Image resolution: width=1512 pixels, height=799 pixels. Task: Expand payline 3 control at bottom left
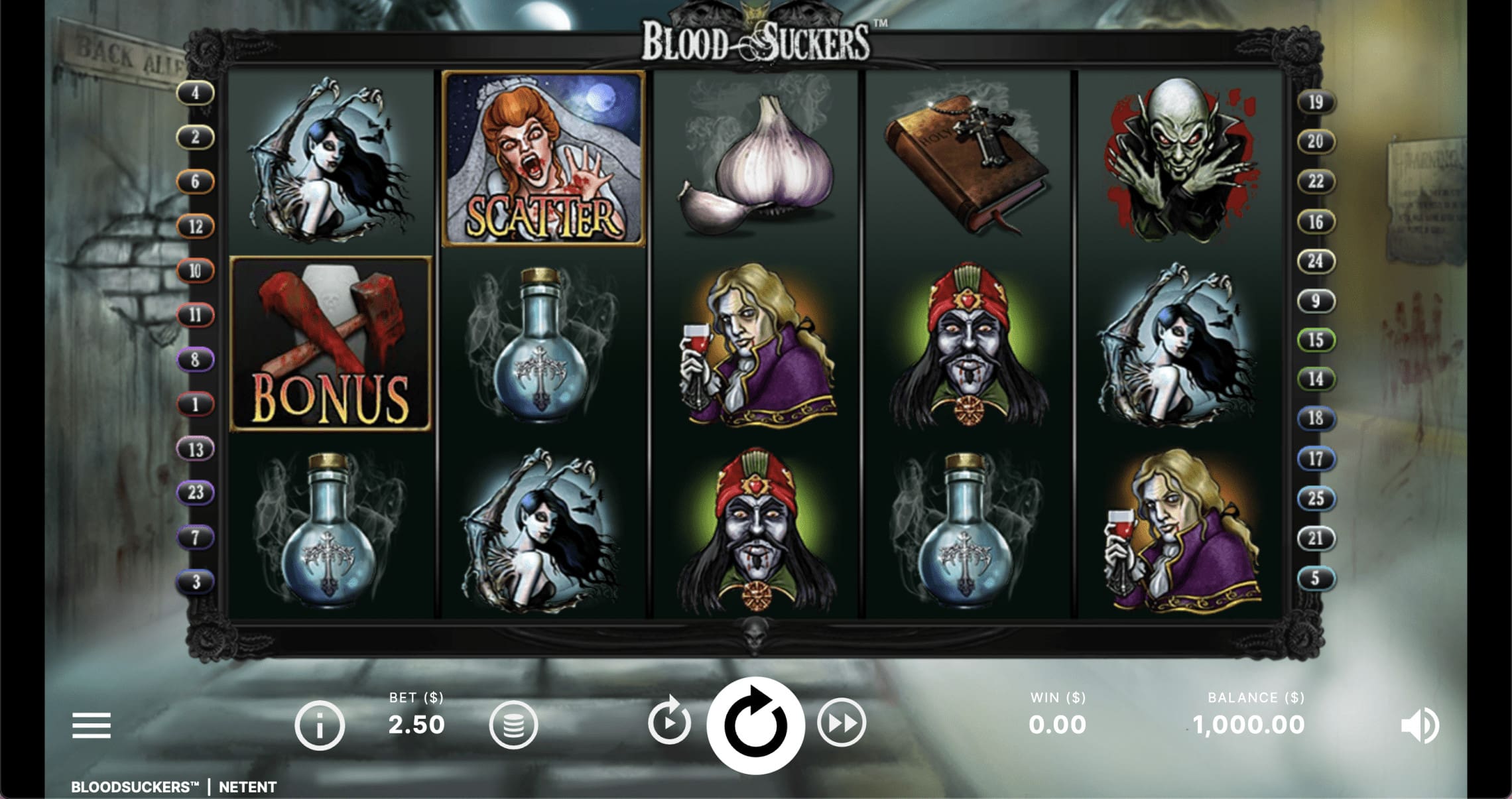coord(196,580)
